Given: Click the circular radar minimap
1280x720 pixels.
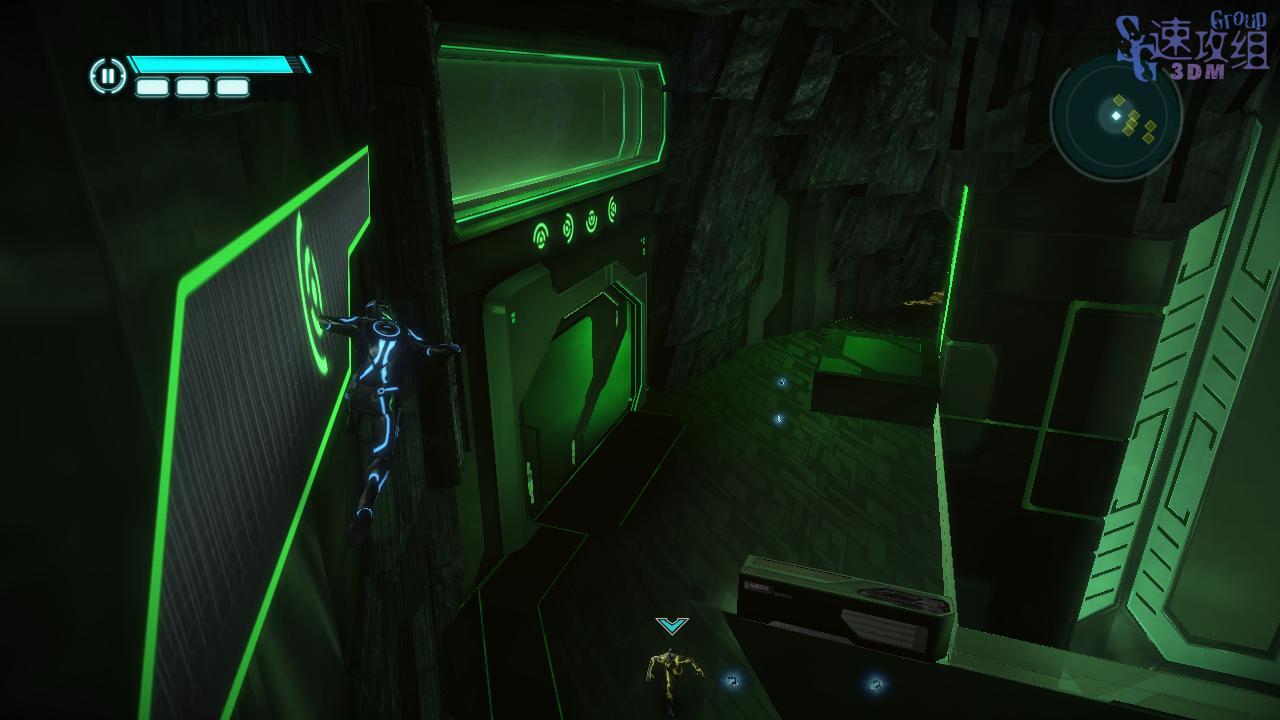Looking at the screenshot, I should coord(1116,117).
